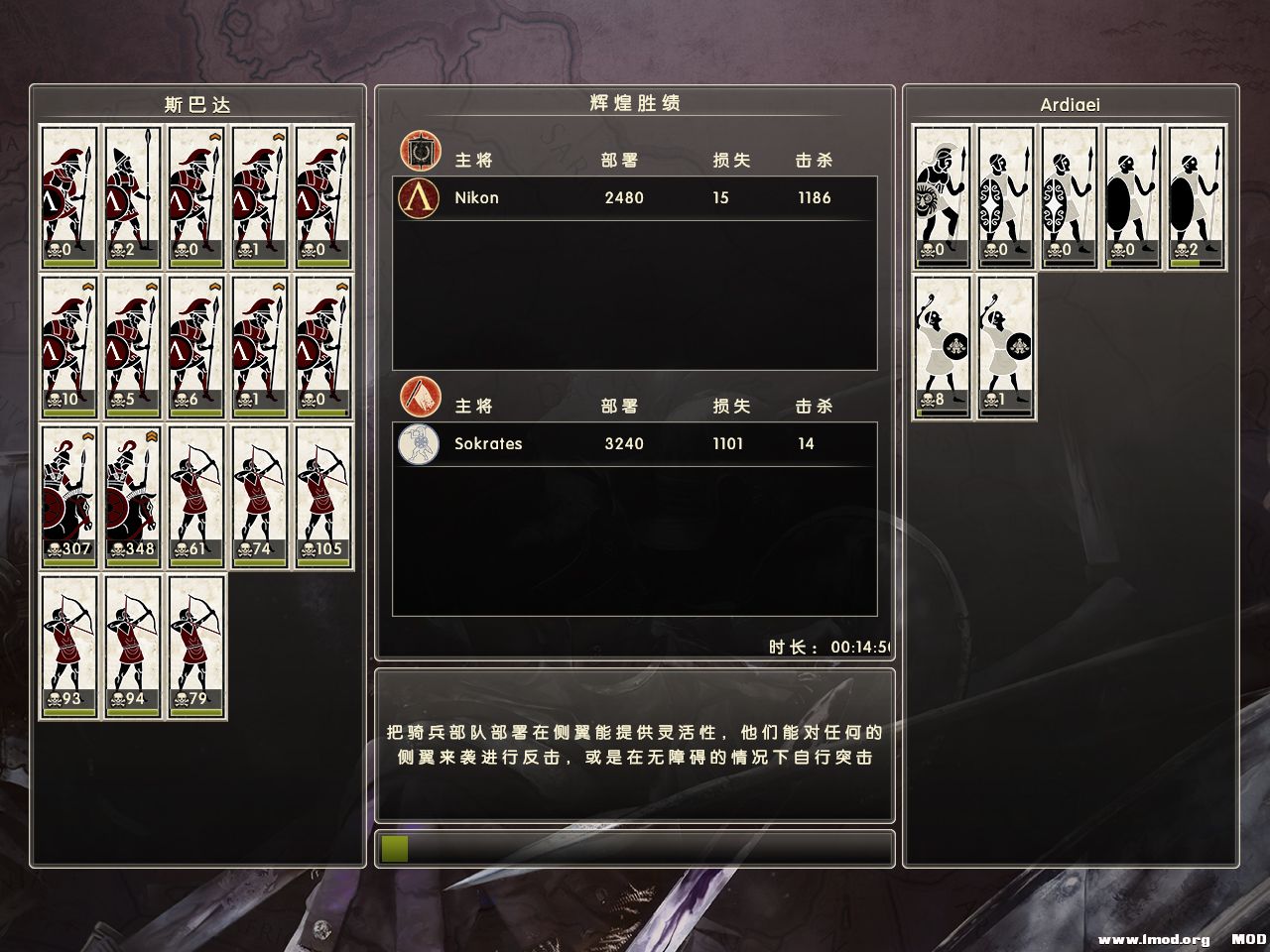Expand Sokrates' casualty details row
Viewport: 1270px width, 952px height.
(635, 443)
